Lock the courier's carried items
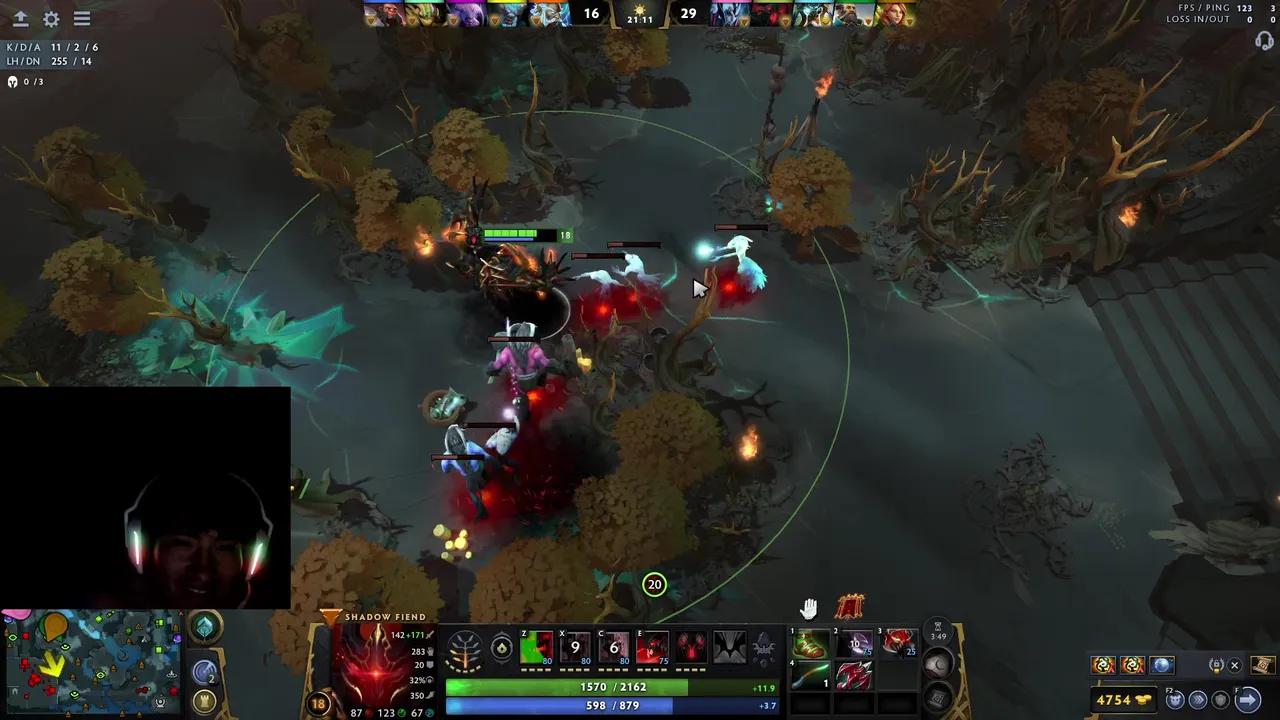The height and width of the screenshot is (720, 1280). click(x=1217, y=664)
